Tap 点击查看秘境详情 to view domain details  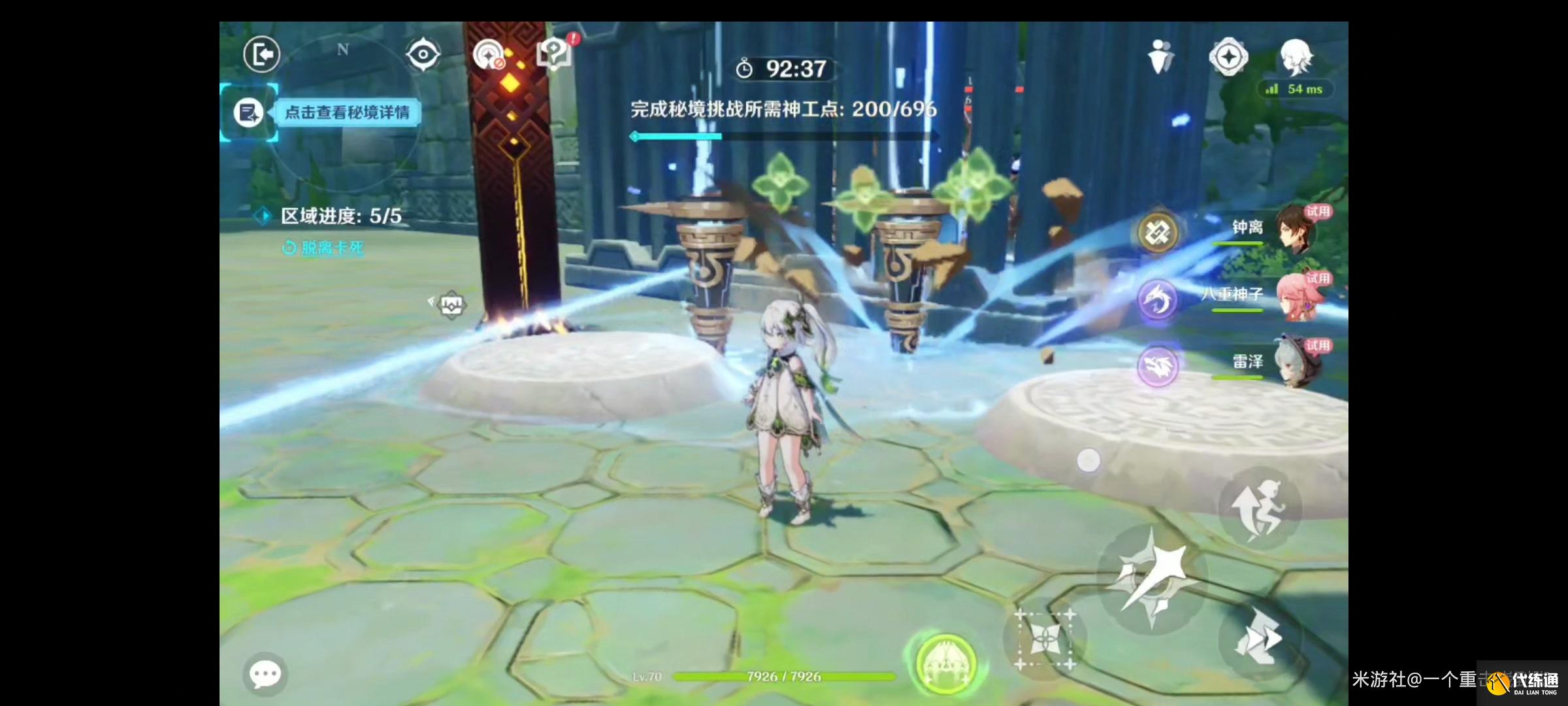pos(348,112)
